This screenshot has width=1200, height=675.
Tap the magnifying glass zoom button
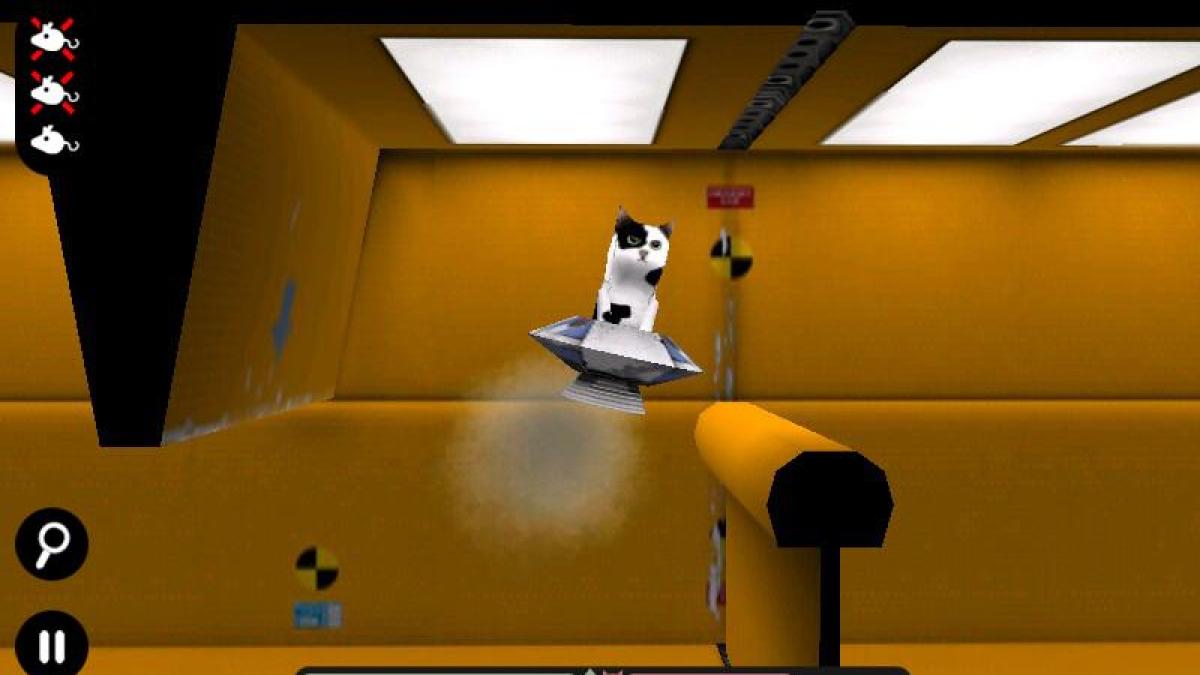(52, 544)
